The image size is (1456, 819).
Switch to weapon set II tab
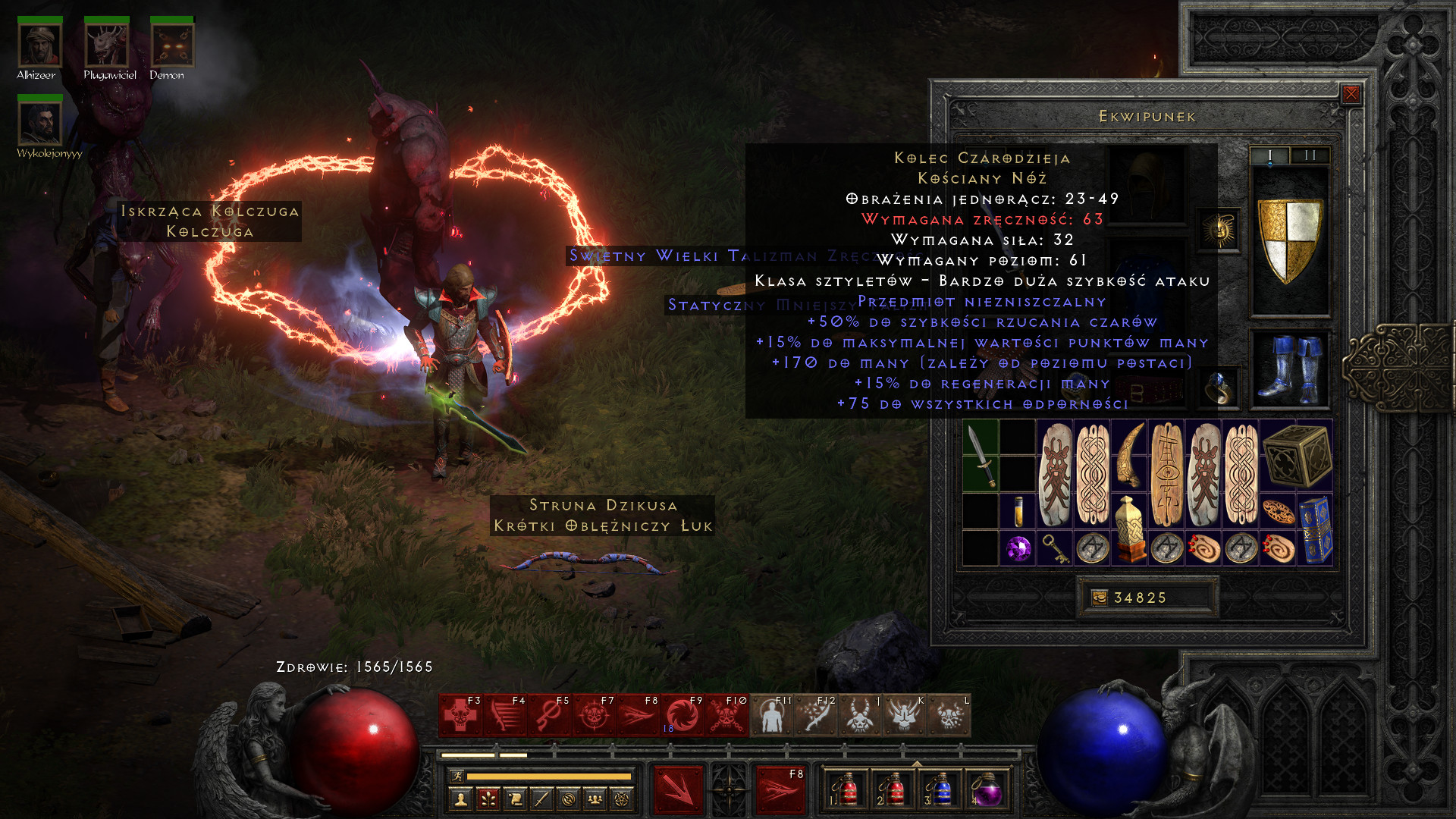point(1310,155)
